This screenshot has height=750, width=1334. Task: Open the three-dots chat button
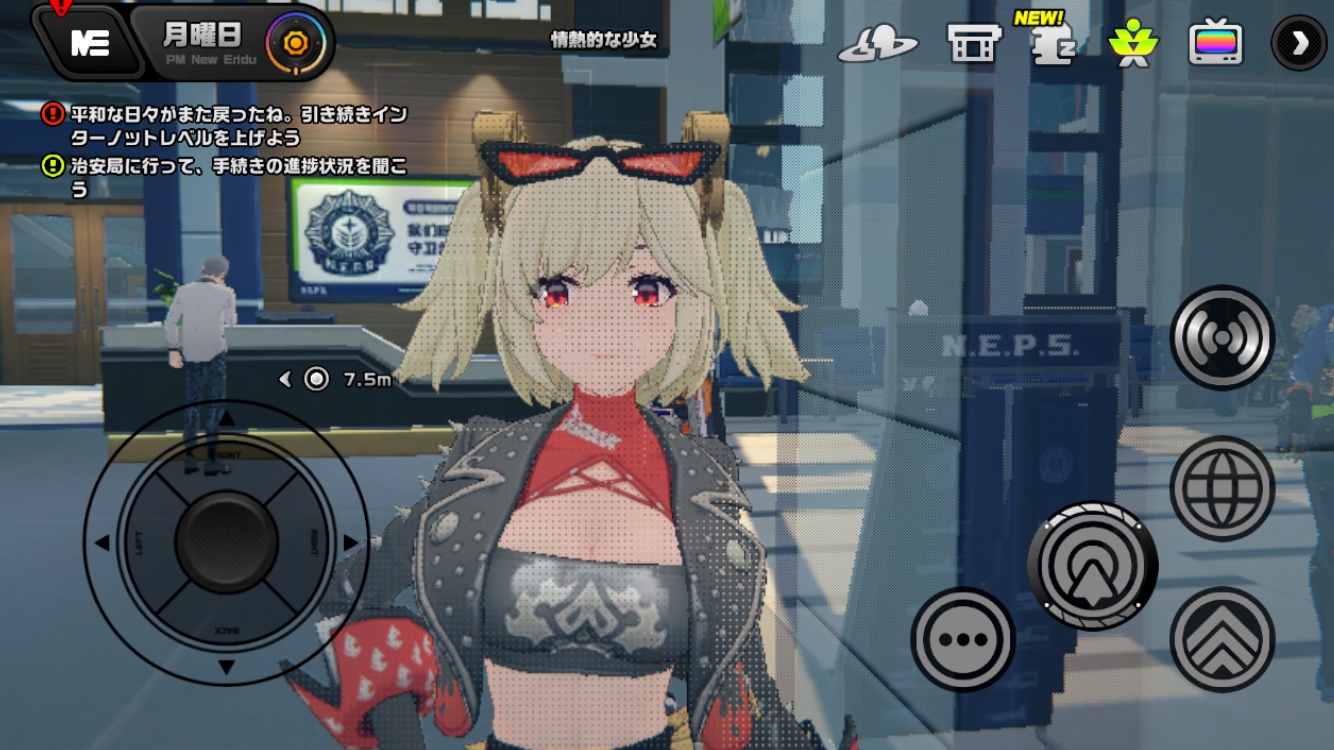click(x=963, y=639)
